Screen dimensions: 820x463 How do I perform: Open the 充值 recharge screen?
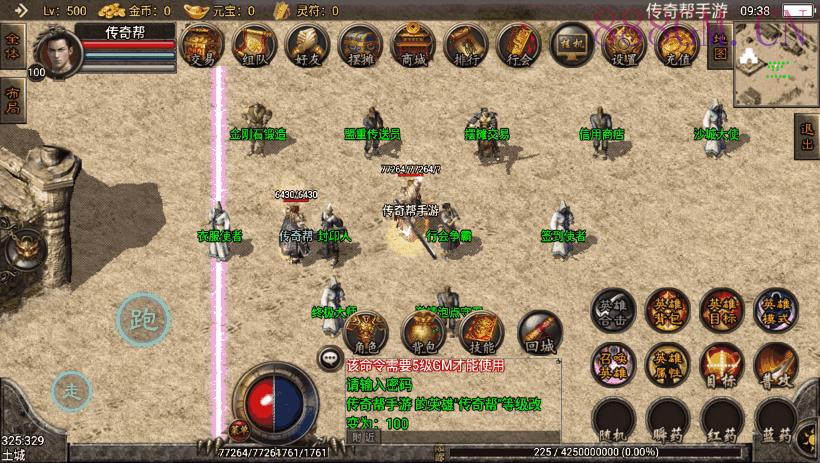point(676,46)
